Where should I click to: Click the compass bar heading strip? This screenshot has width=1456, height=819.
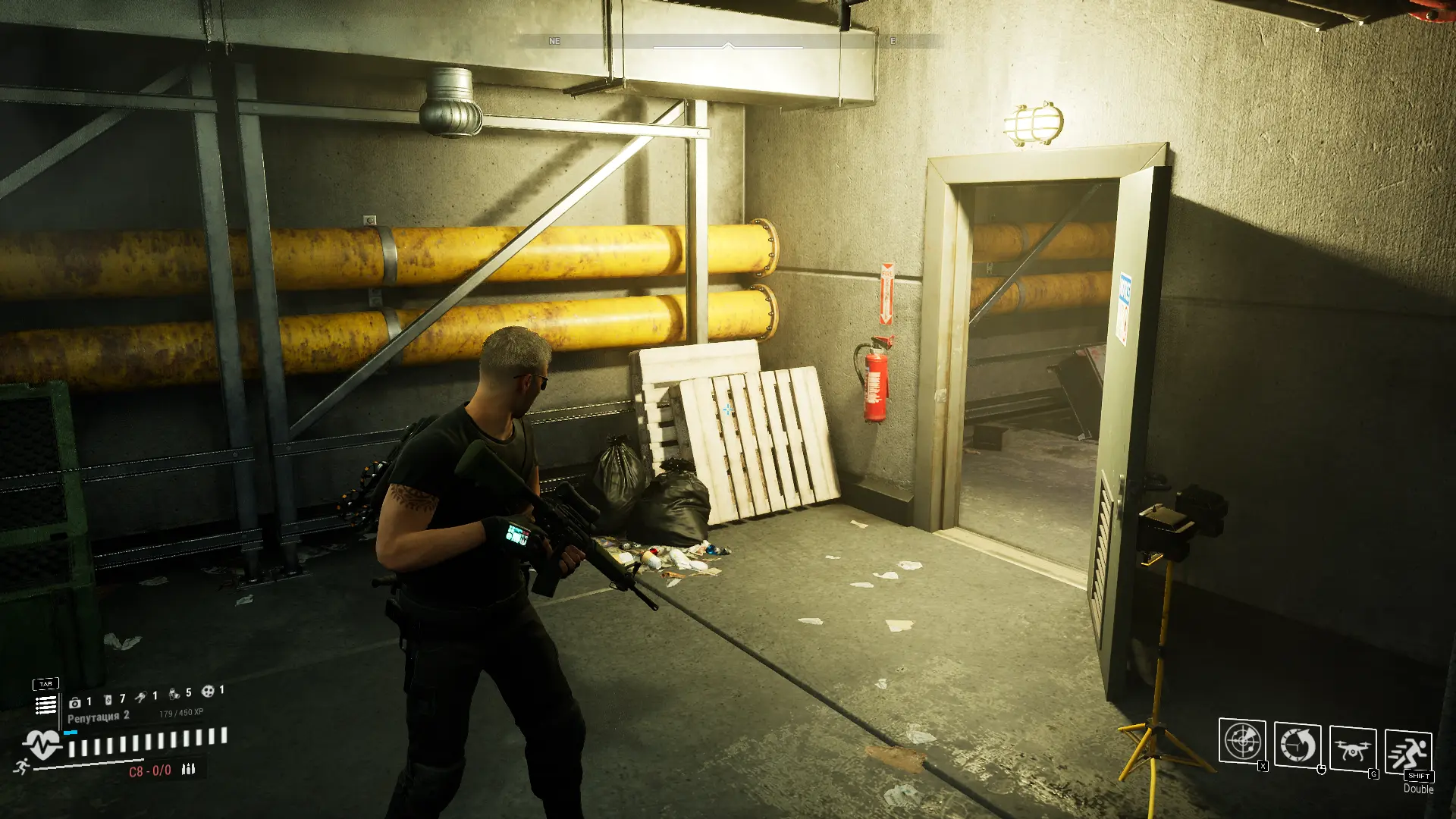coord(728,42)
